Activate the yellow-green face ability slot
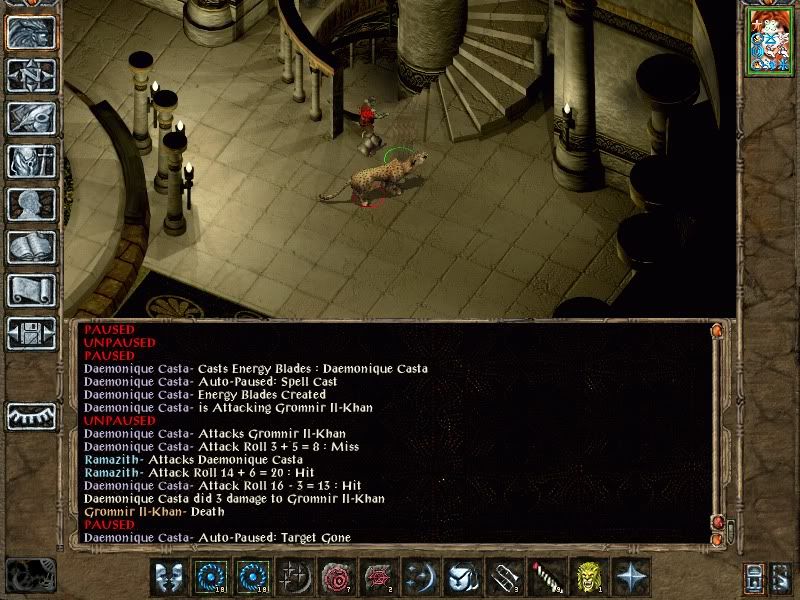This screenshot has width=800, height=600. [589, 577]
